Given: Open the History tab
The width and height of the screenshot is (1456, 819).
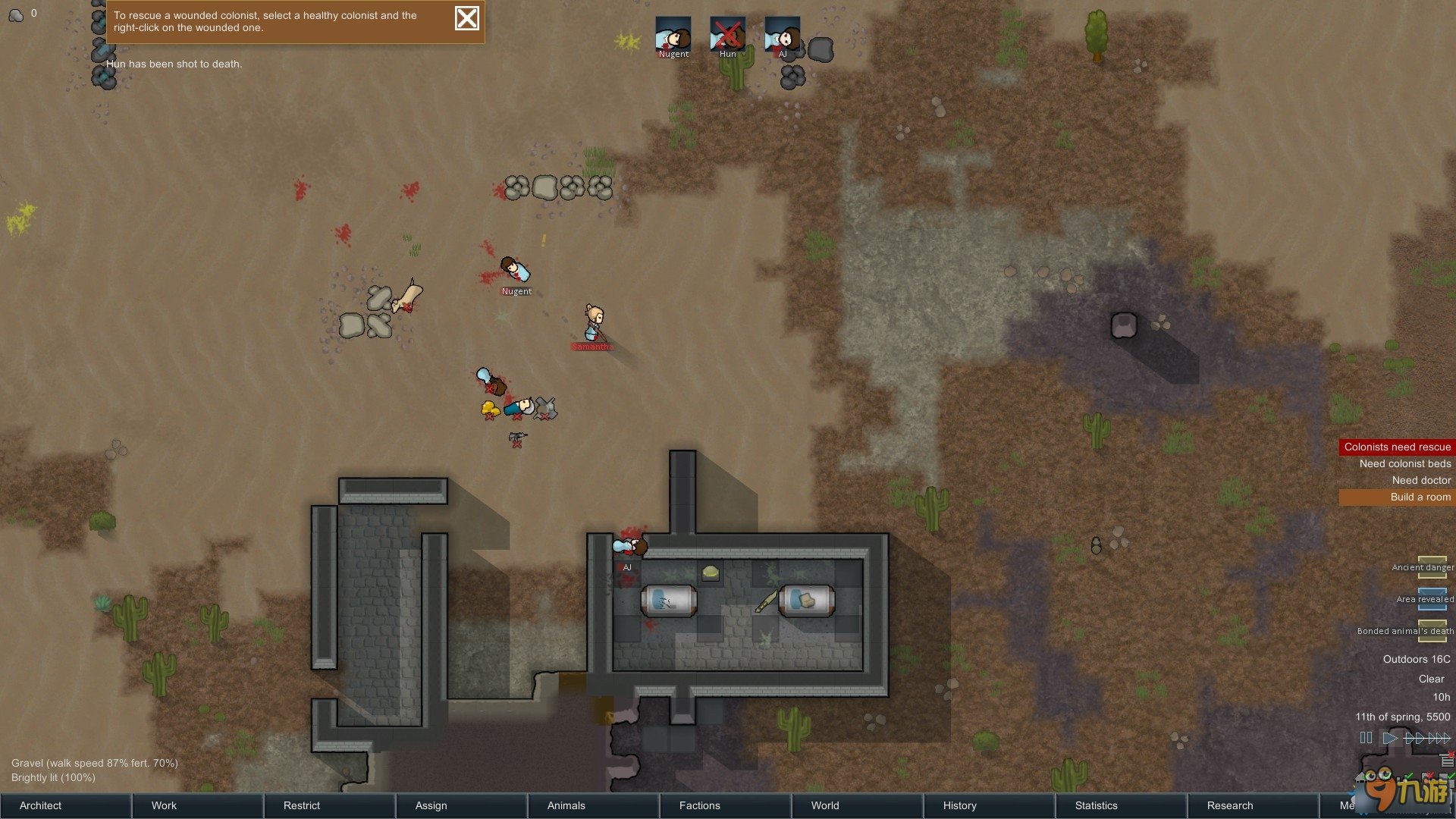Looking at the screenshot, I should [990, 805].
